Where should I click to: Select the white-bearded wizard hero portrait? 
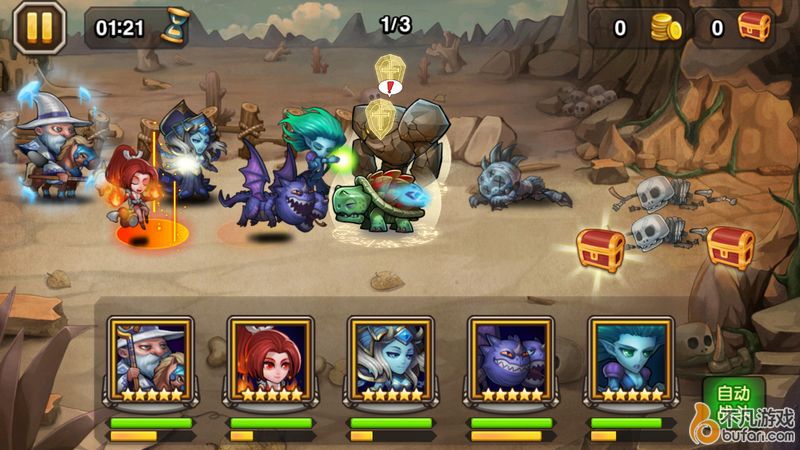click(x=151, y=357)
